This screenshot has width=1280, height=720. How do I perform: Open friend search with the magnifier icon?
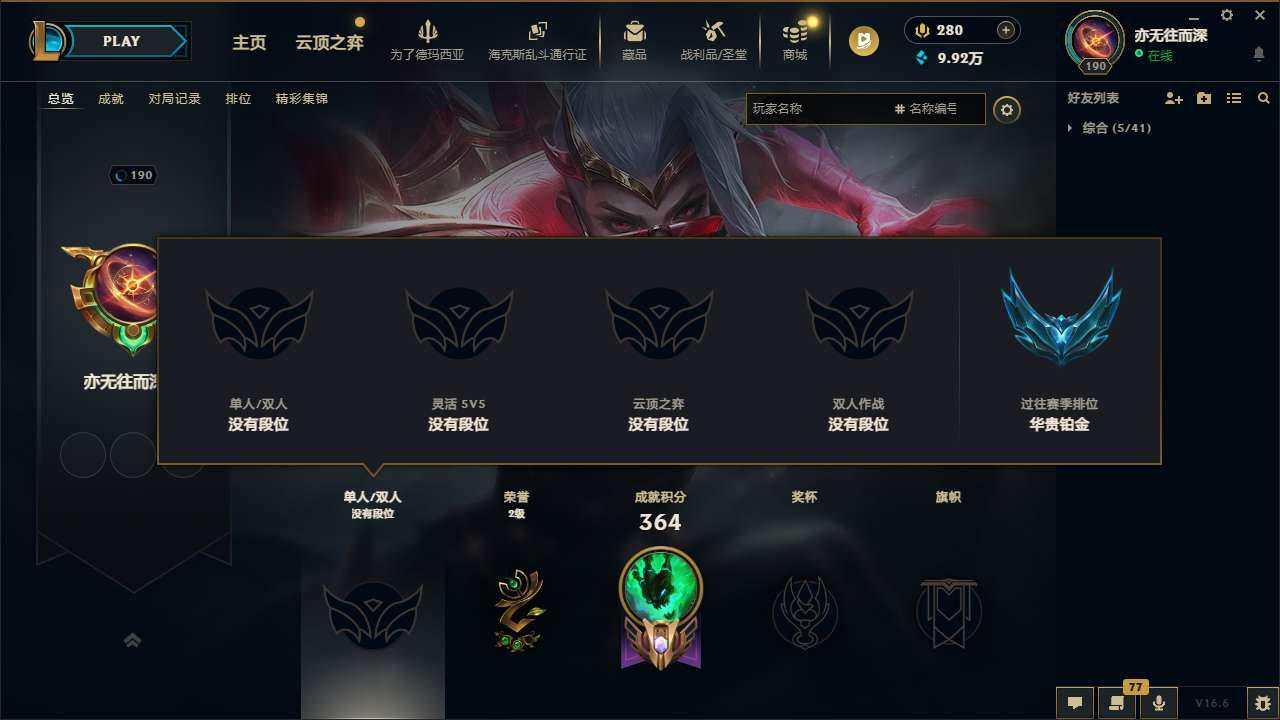pyautogui.click(x=1264, y=98)
